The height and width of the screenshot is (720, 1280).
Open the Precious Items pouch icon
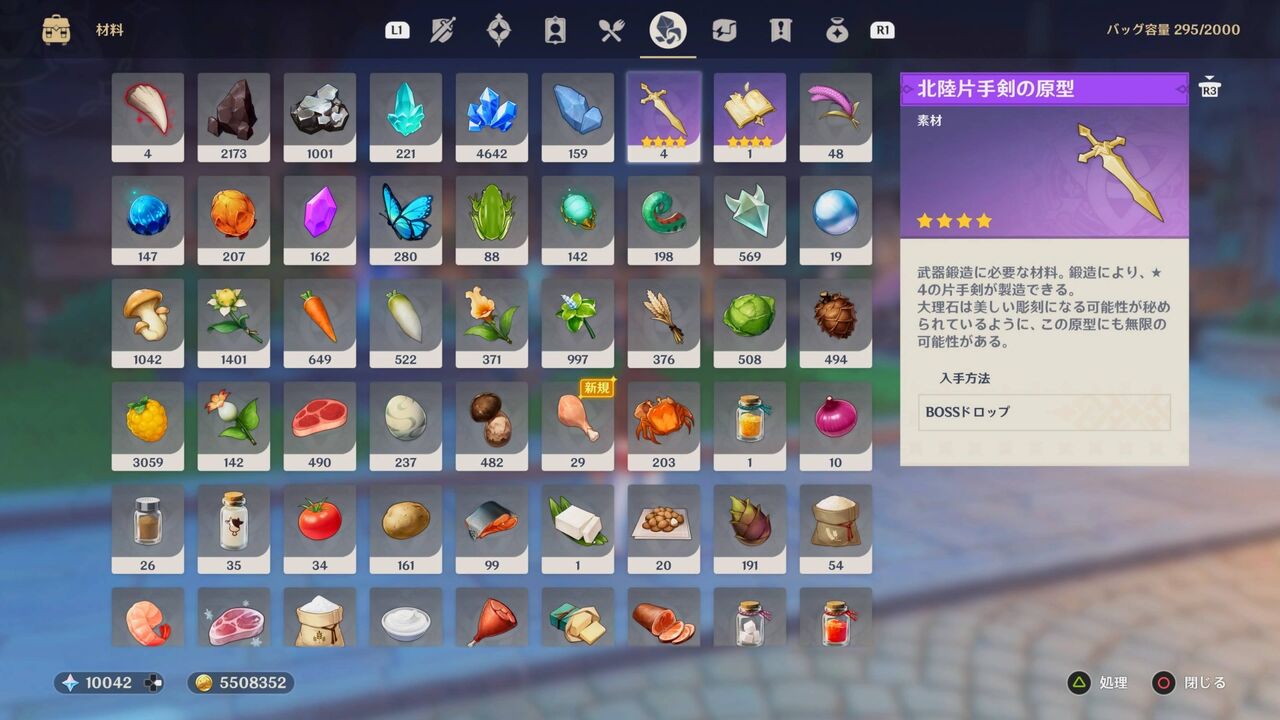(x=837, y=30)
